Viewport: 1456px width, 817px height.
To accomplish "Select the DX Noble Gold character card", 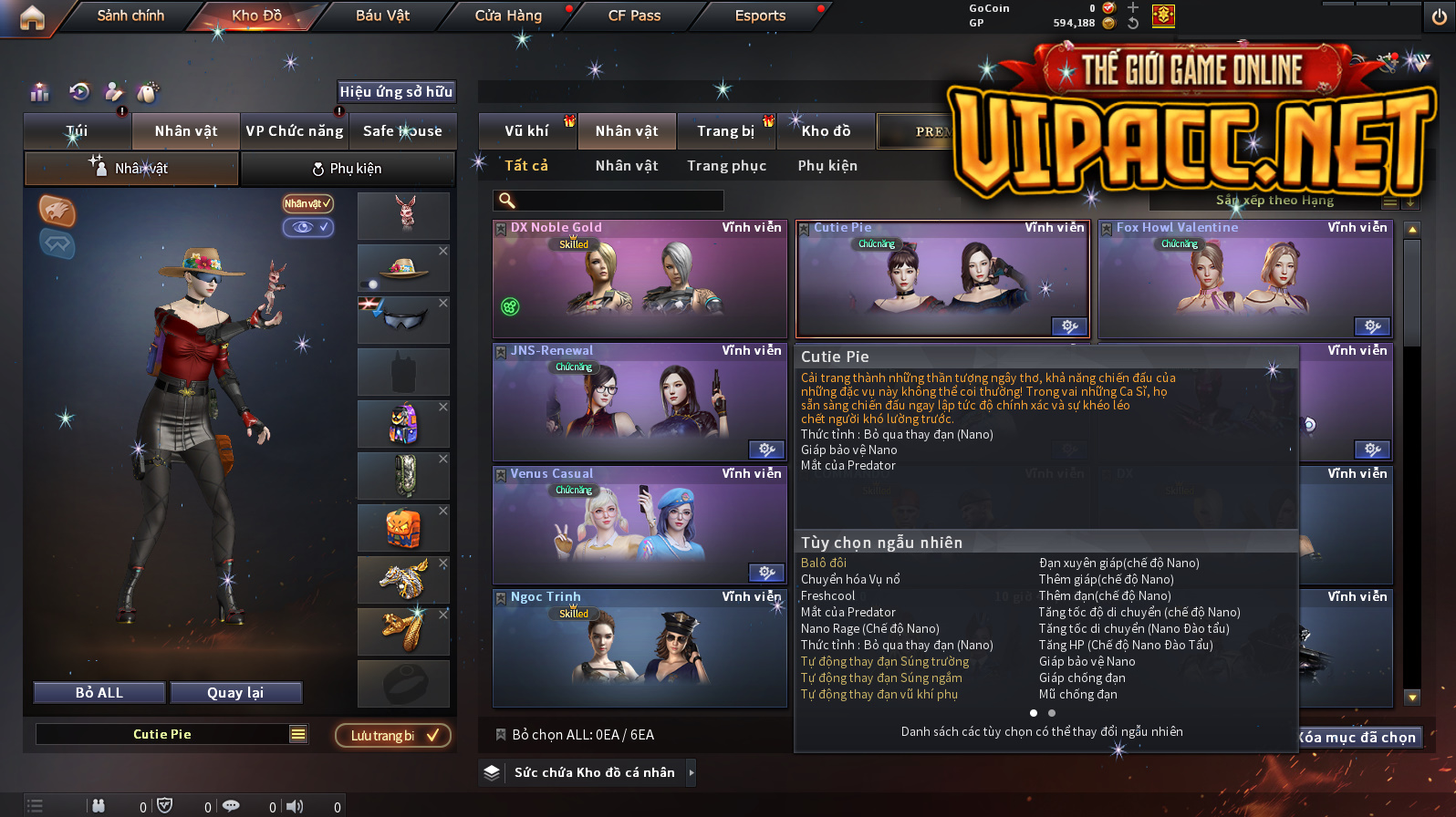I will (x=640, y=279).
